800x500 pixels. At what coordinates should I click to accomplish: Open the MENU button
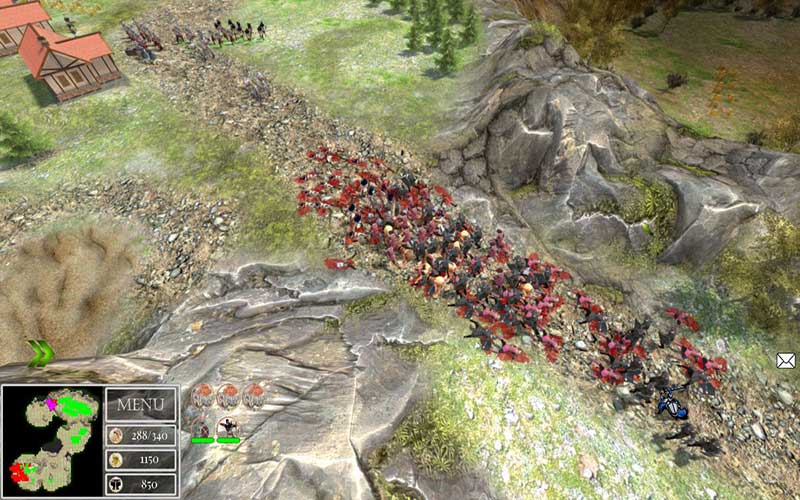pyautogui.click(x=140, y=405)
